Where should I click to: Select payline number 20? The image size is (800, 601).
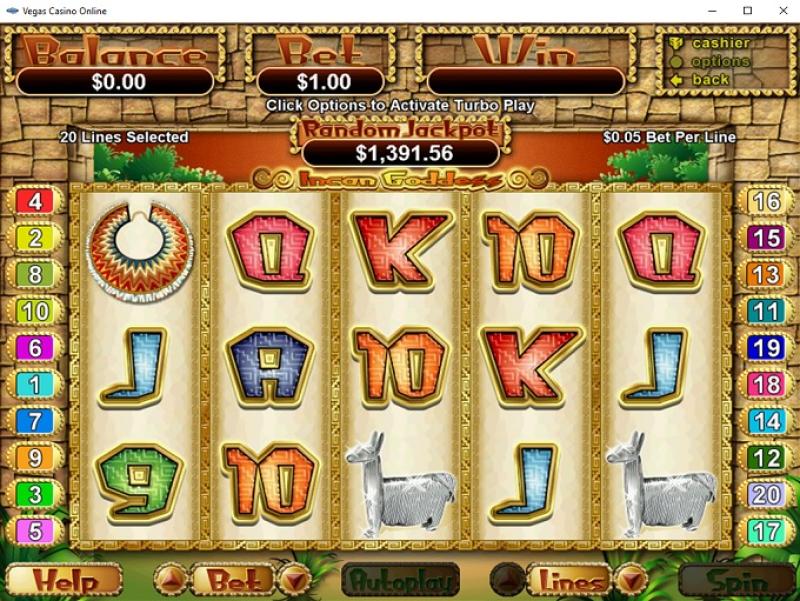point(766,494)
